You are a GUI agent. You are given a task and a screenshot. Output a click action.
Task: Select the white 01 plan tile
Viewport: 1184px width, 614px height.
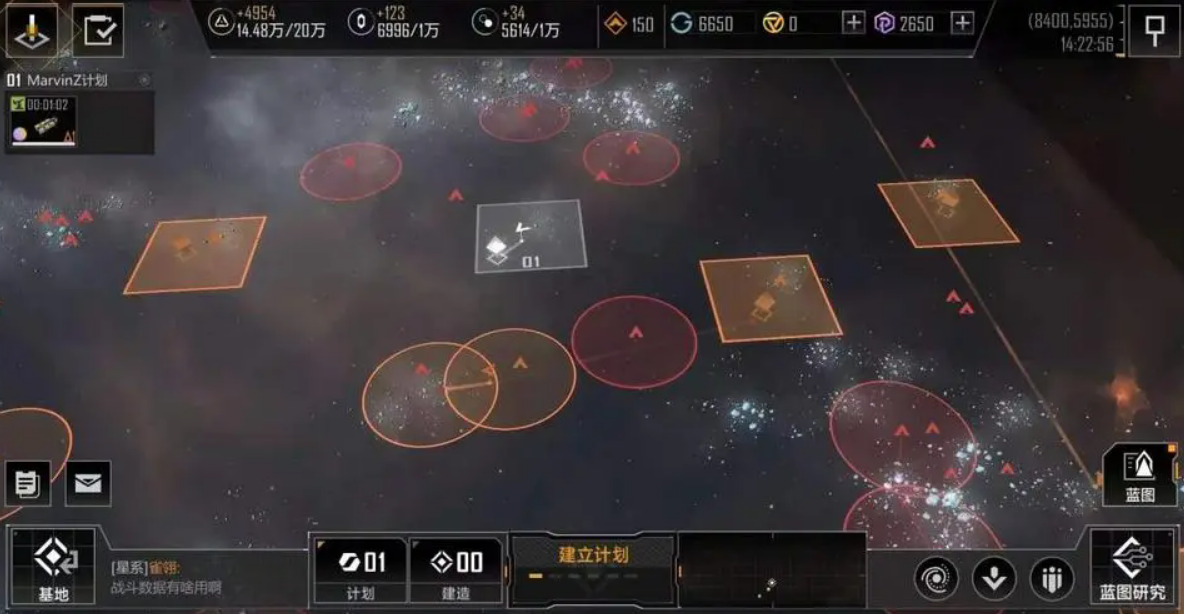pos(530,236)
